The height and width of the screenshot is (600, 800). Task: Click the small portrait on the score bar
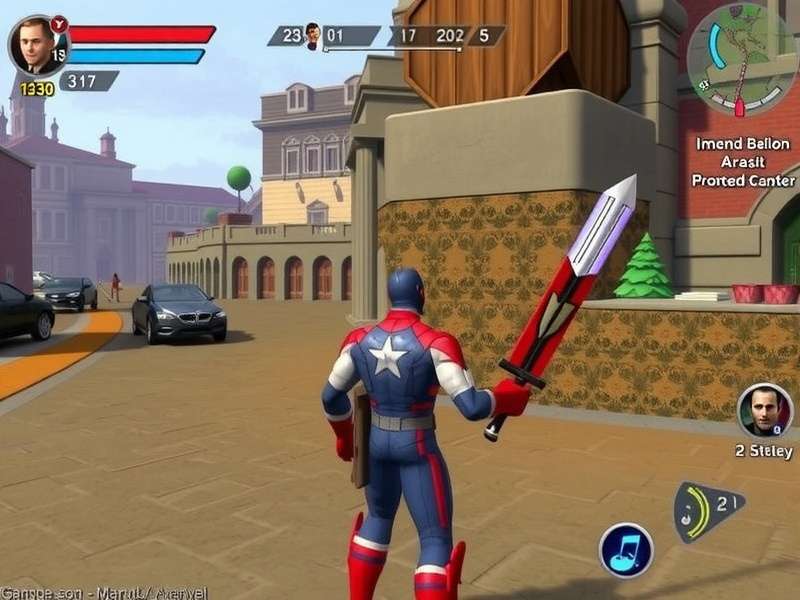[x=313, y=36]
